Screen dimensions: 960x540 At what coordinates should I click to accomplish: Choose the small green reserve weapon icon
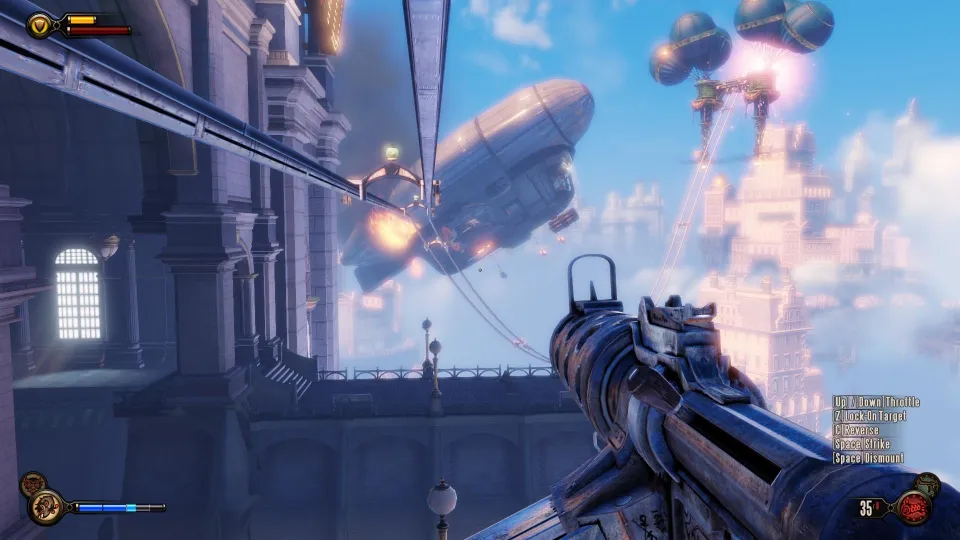pyautogui.click(x=927, y=483)
